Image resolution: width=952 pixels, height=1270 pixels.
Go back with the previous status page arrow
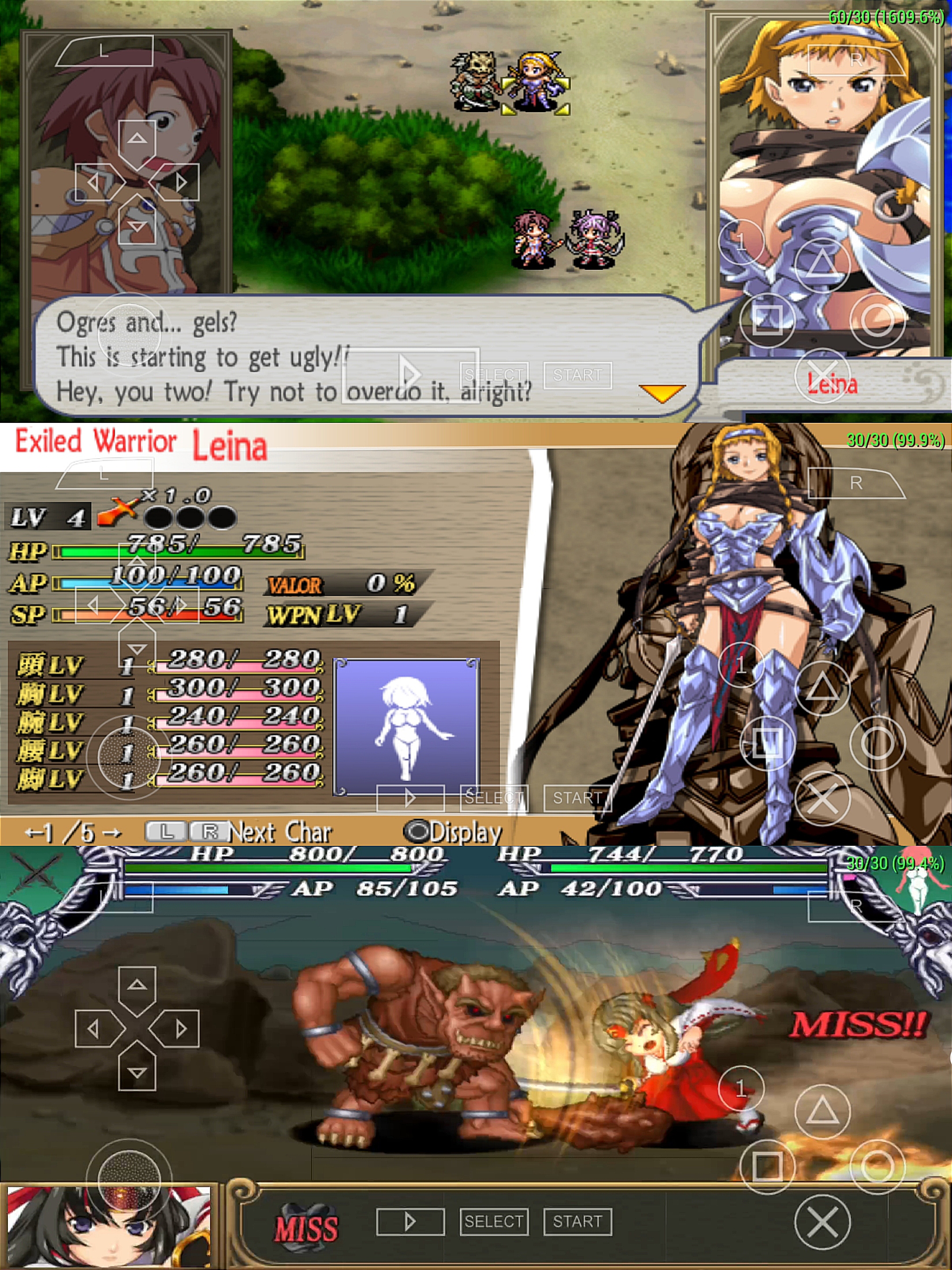click(x=32, y=833)
